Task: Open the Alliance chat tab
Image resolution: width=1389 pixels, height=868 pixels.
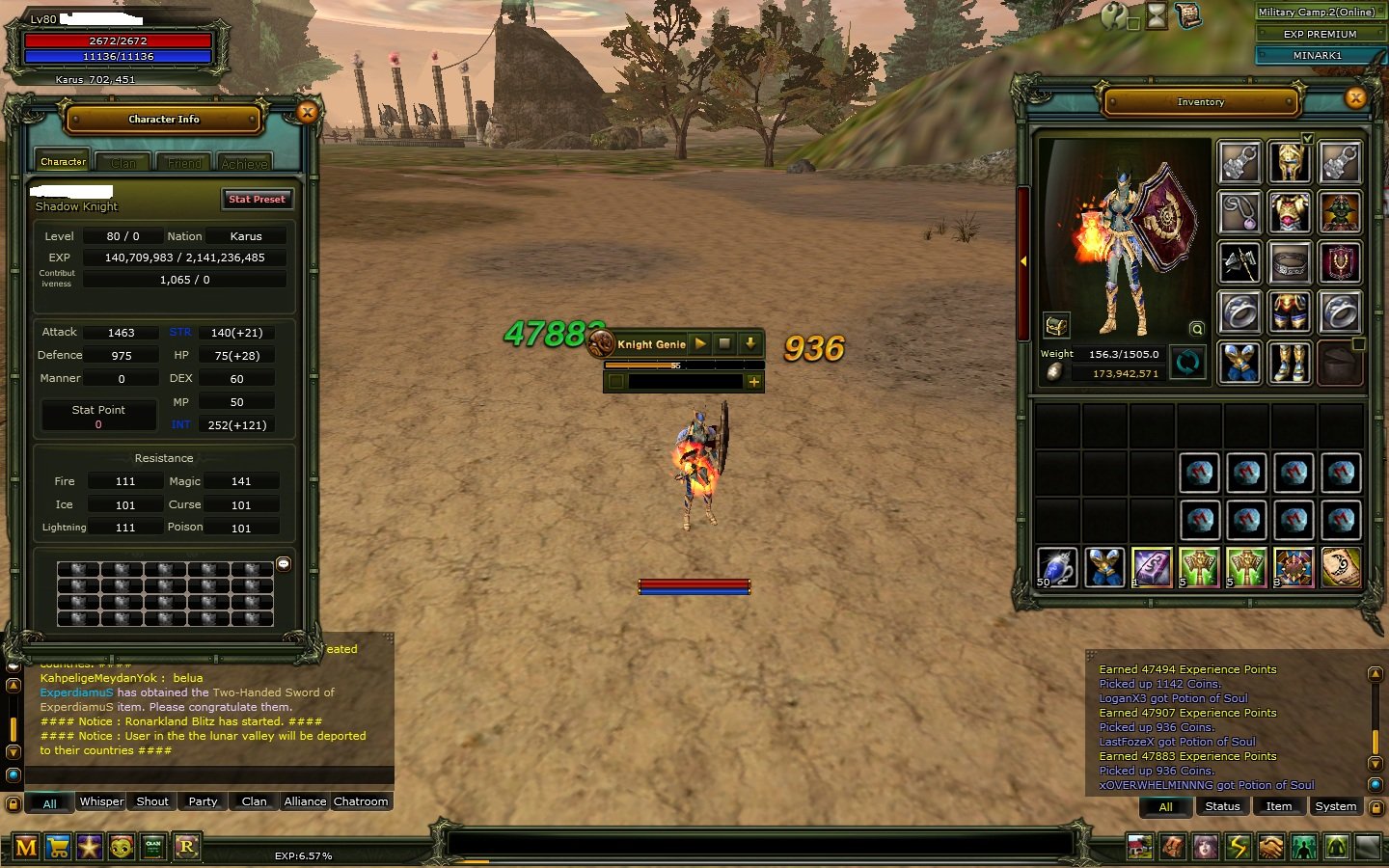Action: tap(305, 801)
